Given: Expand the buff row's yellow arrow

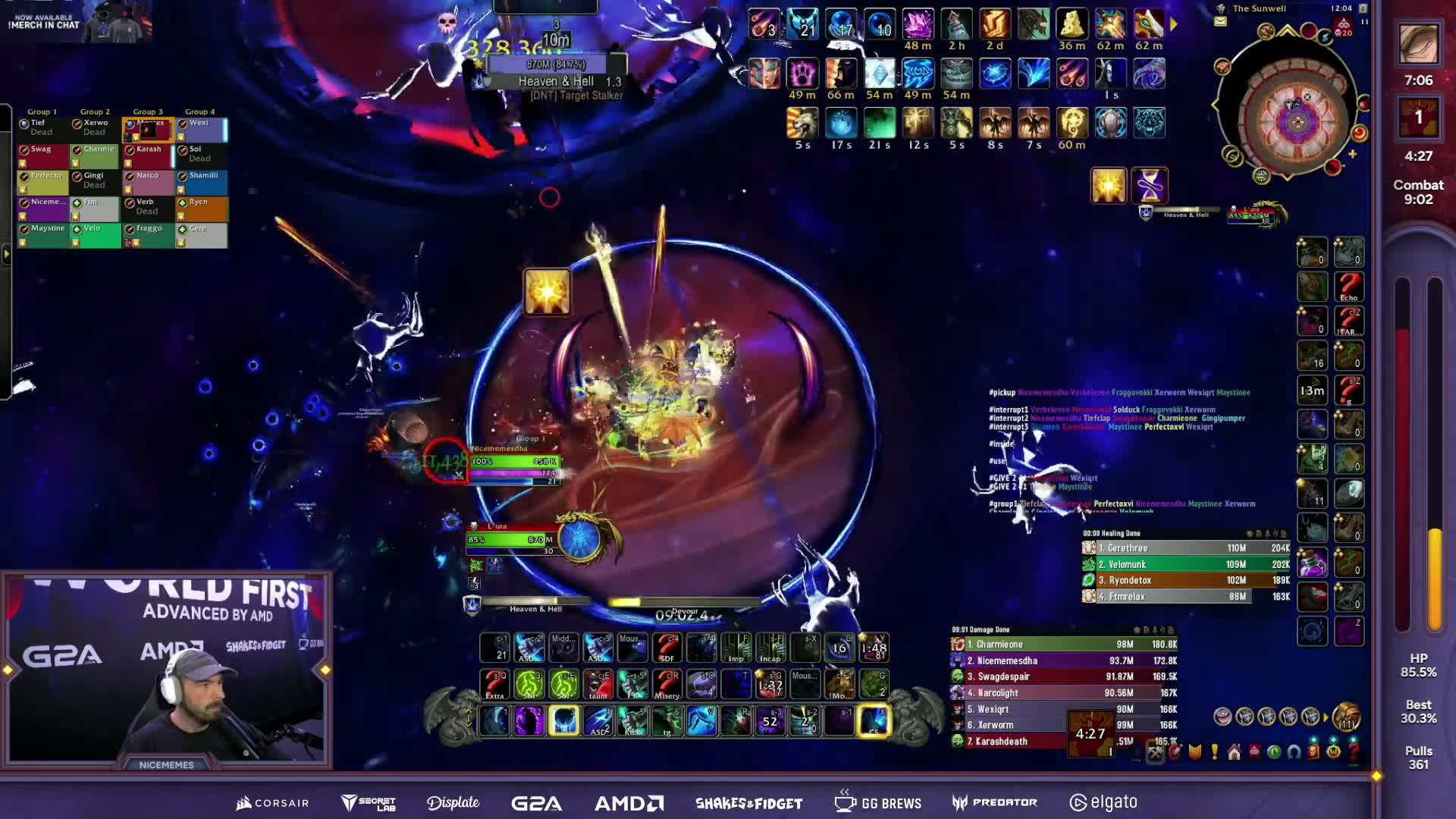Looking at the screenshot, I should click(x=1174, y=24).
